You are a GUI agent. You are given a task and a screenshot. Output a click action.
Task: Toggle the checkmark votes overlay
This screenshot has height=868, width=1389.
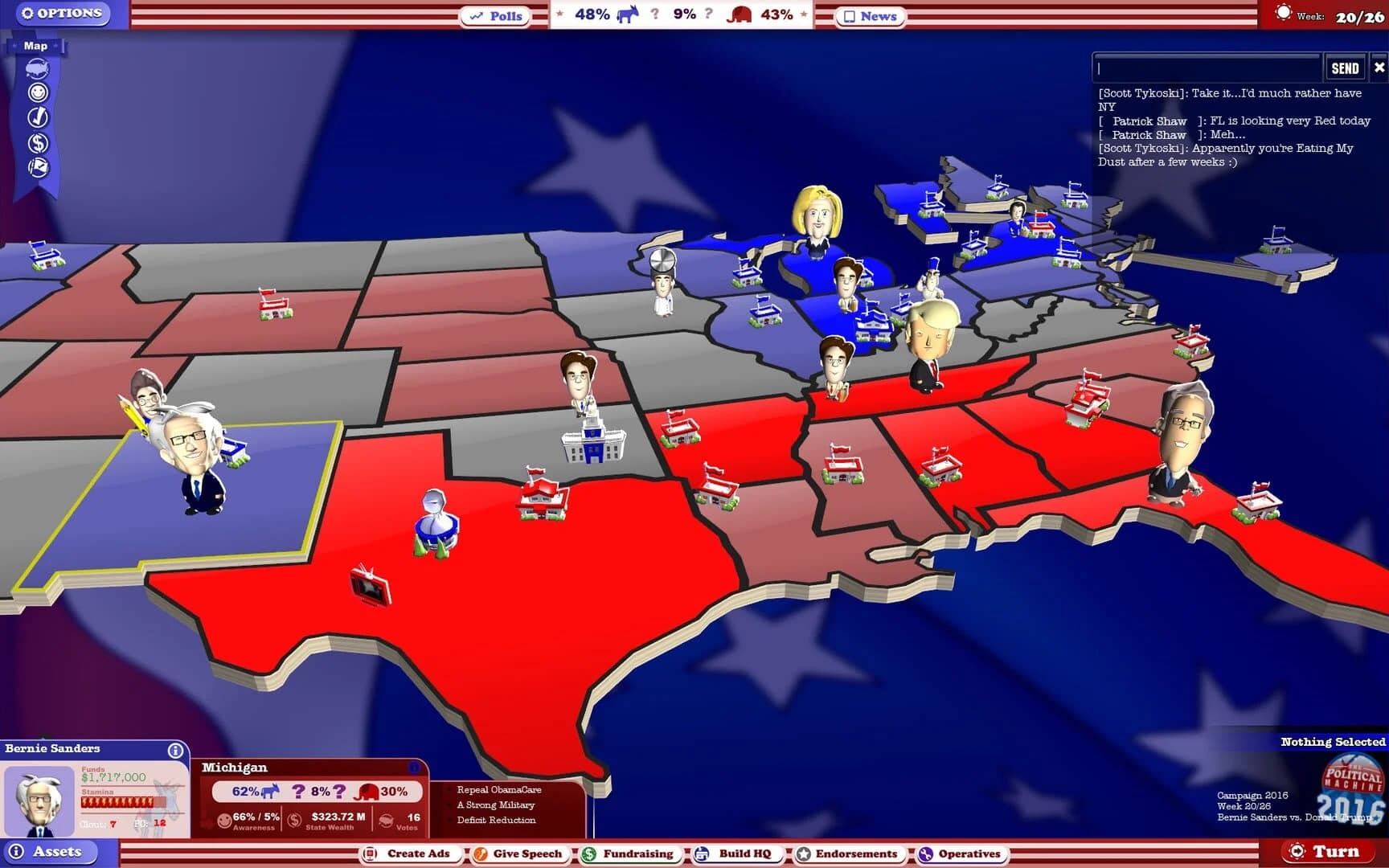pyautogui.click(x=38, y=117)
